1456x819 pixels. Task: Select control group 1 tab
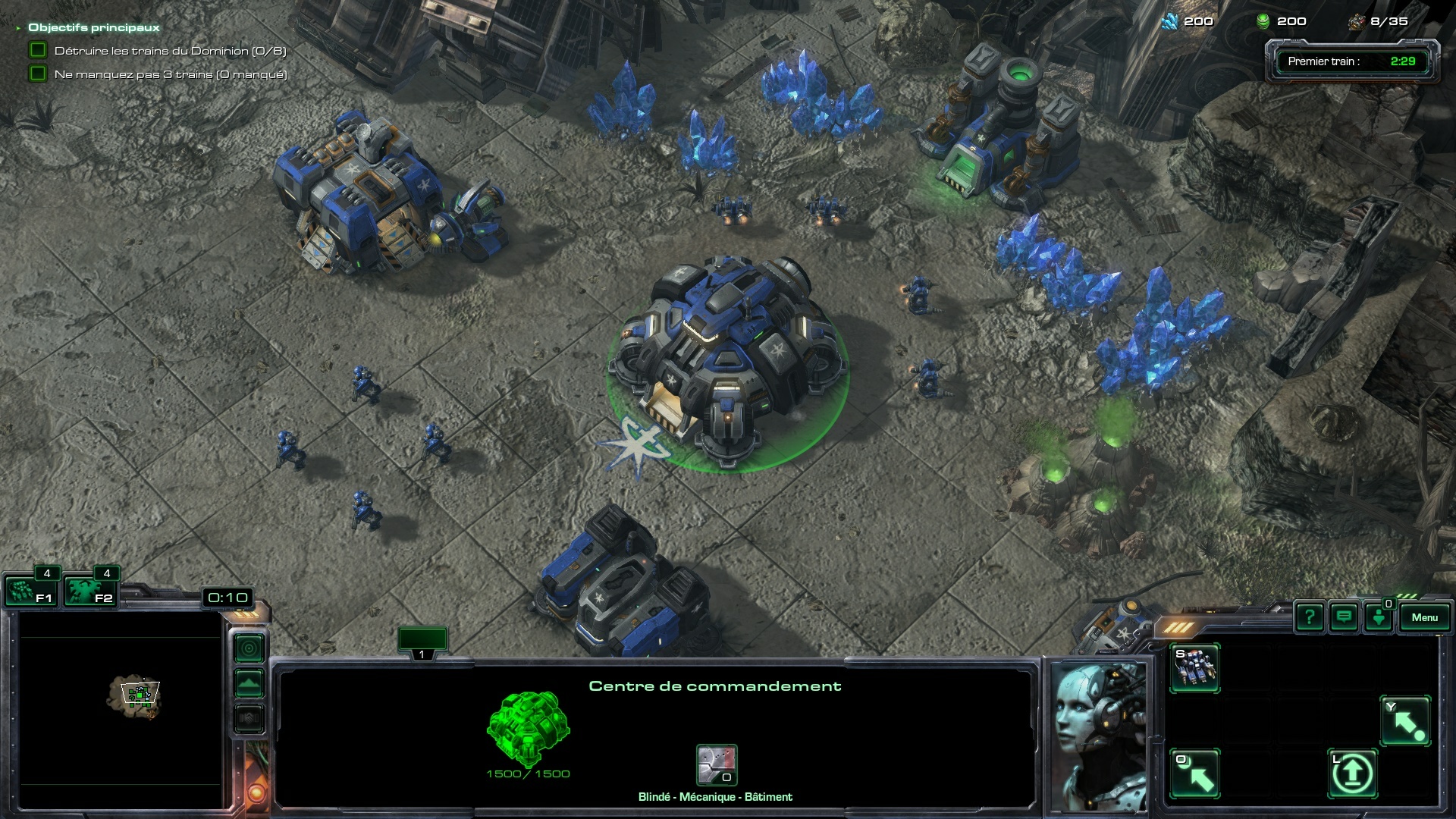(422, 642)
